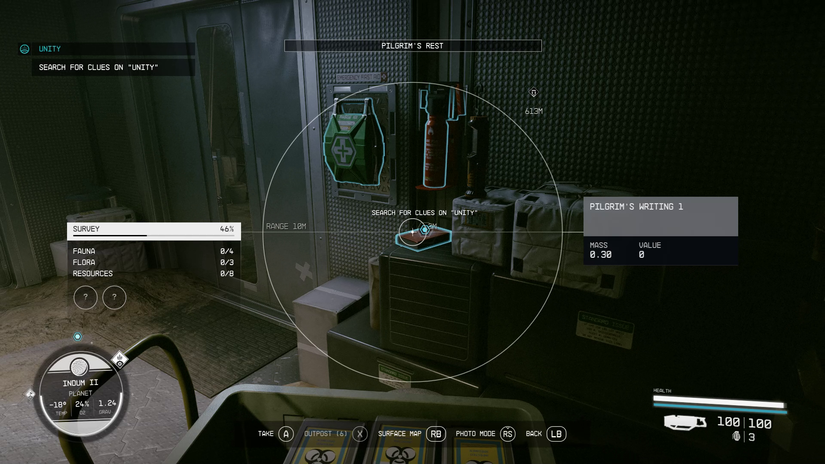
Task: Click the 613M quest distance marker
Action: [x=533, y=101]
